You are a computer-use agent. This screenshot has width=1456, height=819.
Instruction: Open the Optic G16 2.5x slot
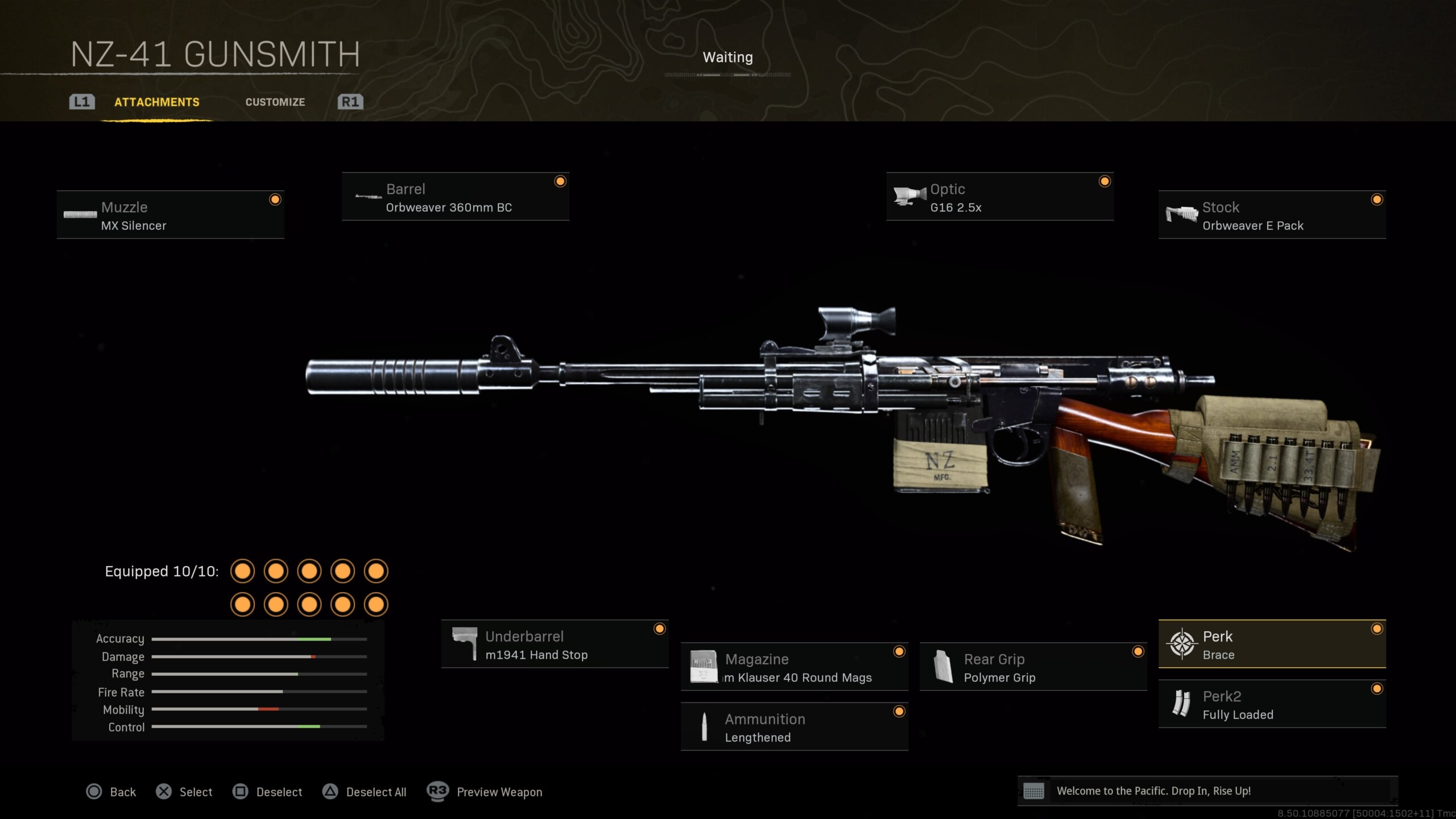[999, 197]
